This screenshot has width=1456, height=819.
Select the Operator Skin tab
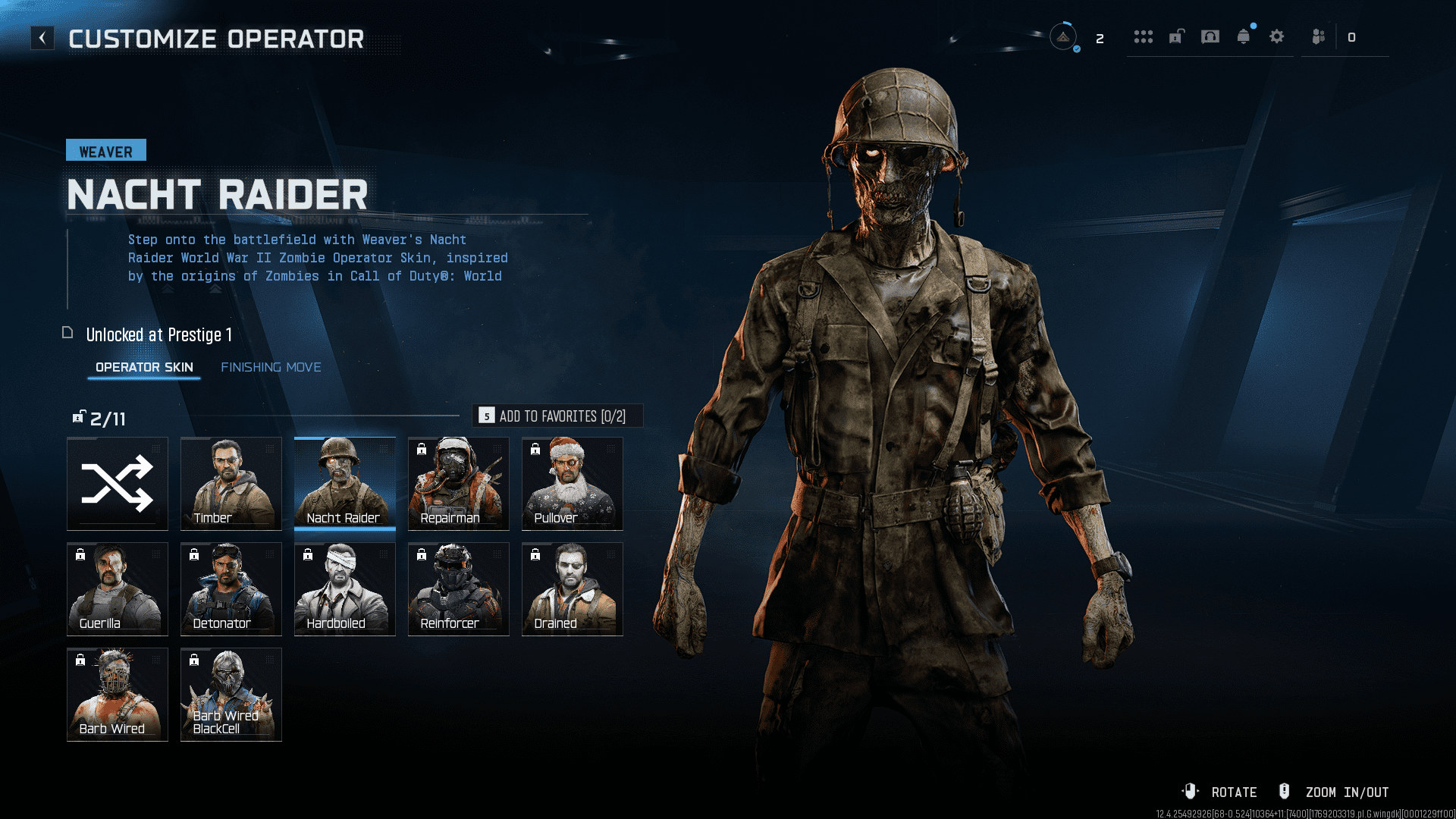pyautogui.click(x=144, y=367)
